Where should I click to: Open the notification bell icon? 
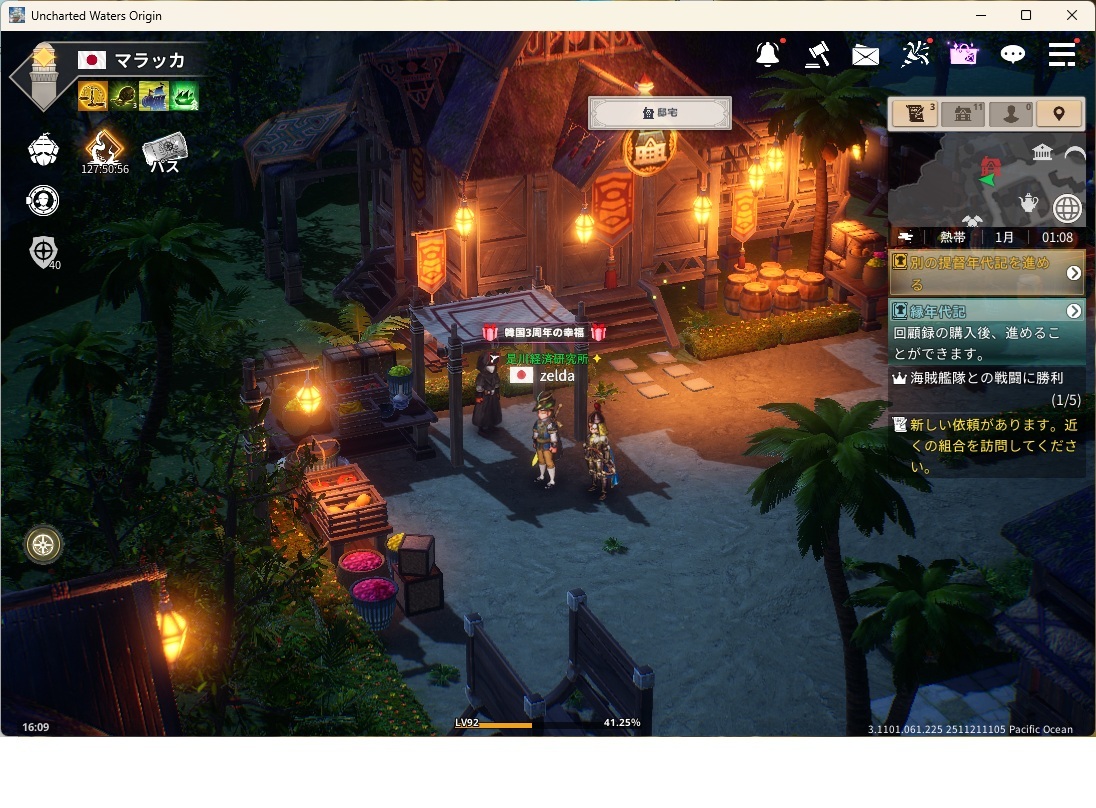(768, 54)
